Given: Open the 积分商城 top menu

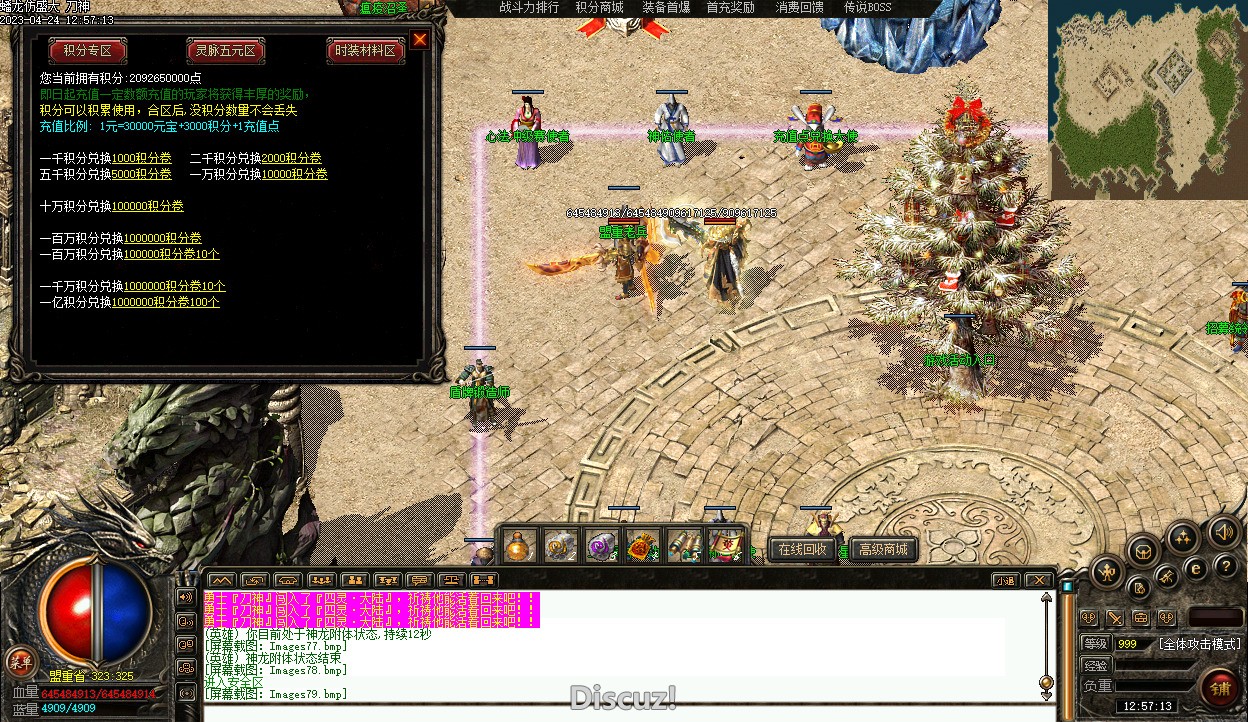Looking at the screenshot, I should click(x=599, y=8).
